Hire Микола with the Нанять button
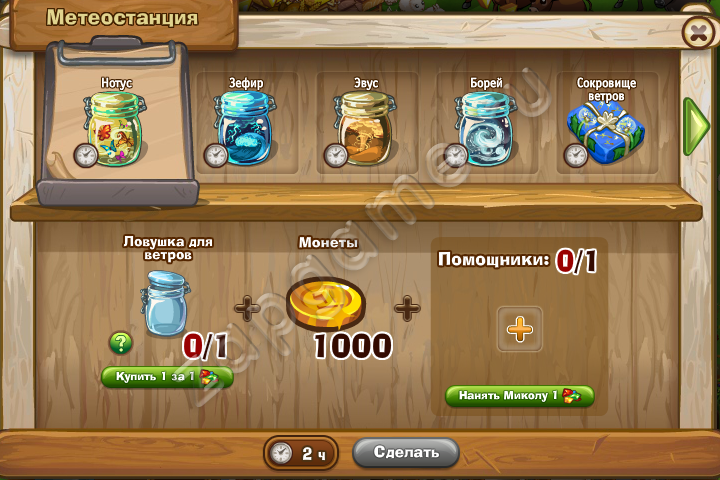 pyautogui.click(x=519, y=396)
